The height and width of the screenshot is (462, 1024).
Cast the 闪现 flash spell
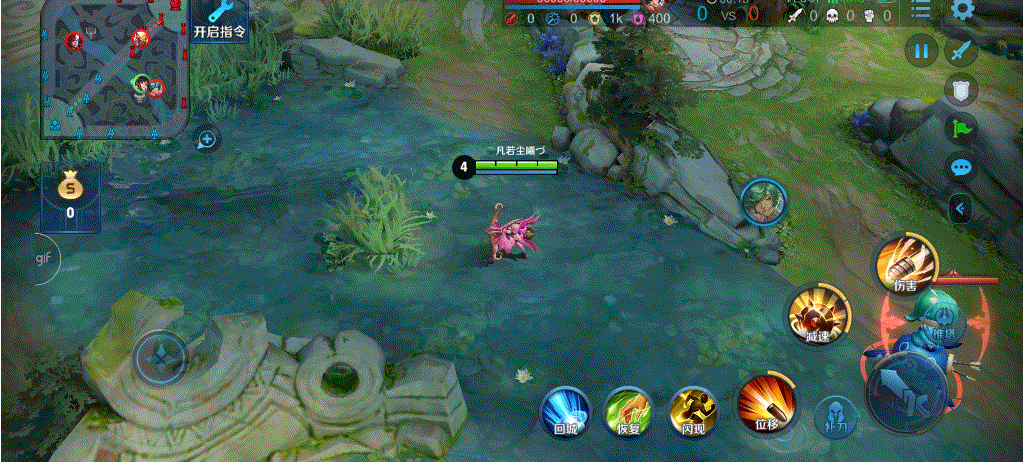[693, 412]
